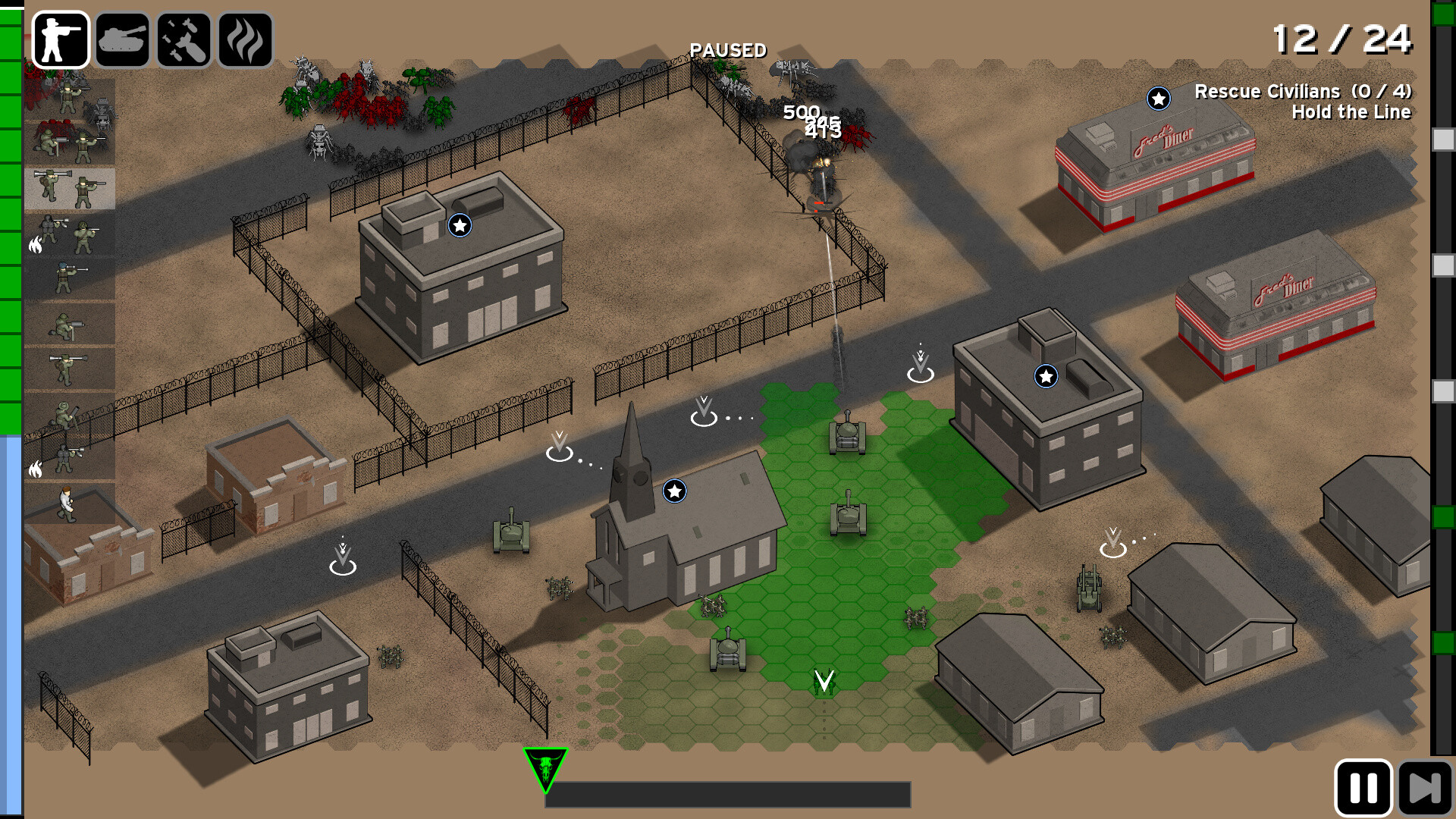The height and width of the screenshot is (819, 1456).
Task: Click the star objective marker on the church
Action: pos(673,491)
